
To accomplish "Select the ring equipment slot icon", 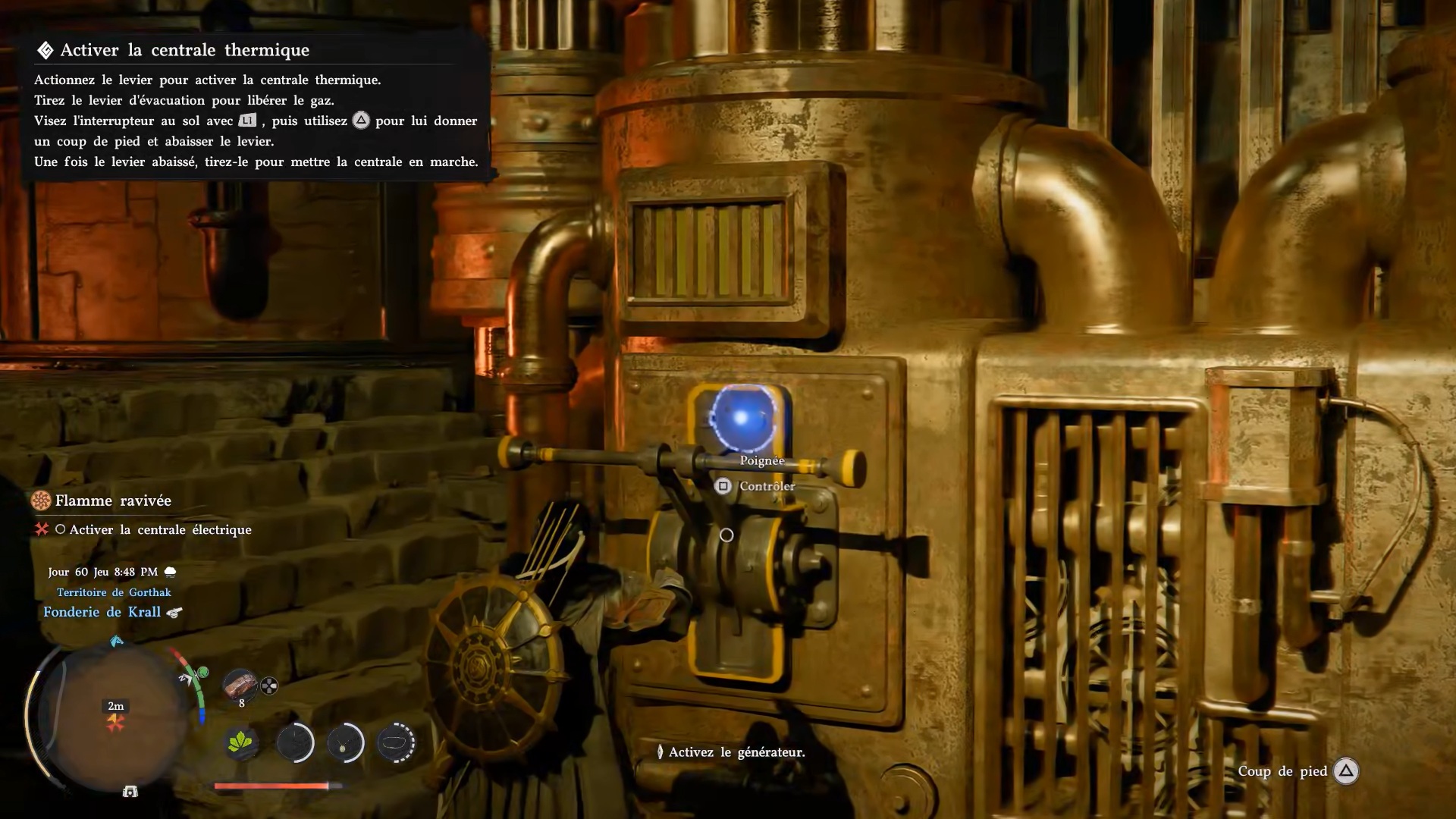I will coord(396,743).
